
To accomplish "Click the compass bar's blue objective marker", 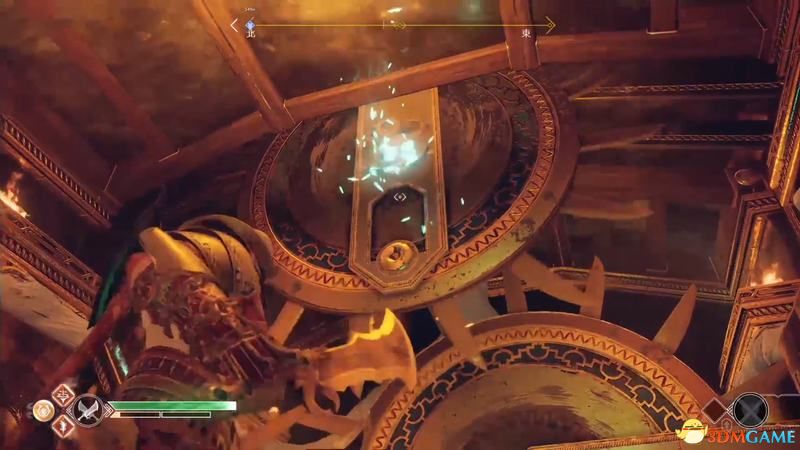I will 250,24.
